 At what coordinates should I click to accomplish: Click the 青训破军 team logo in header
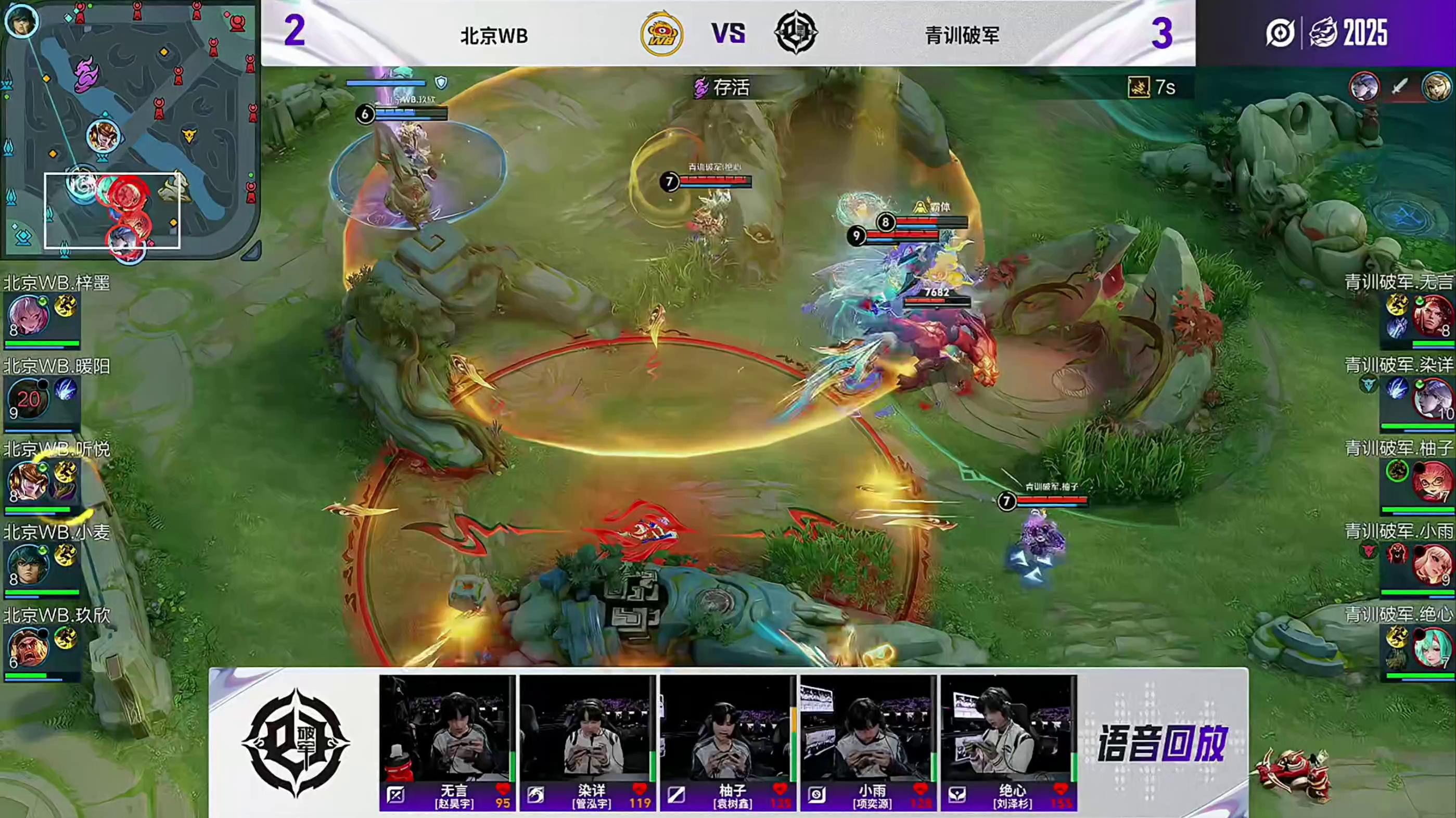tap(795, 33)
